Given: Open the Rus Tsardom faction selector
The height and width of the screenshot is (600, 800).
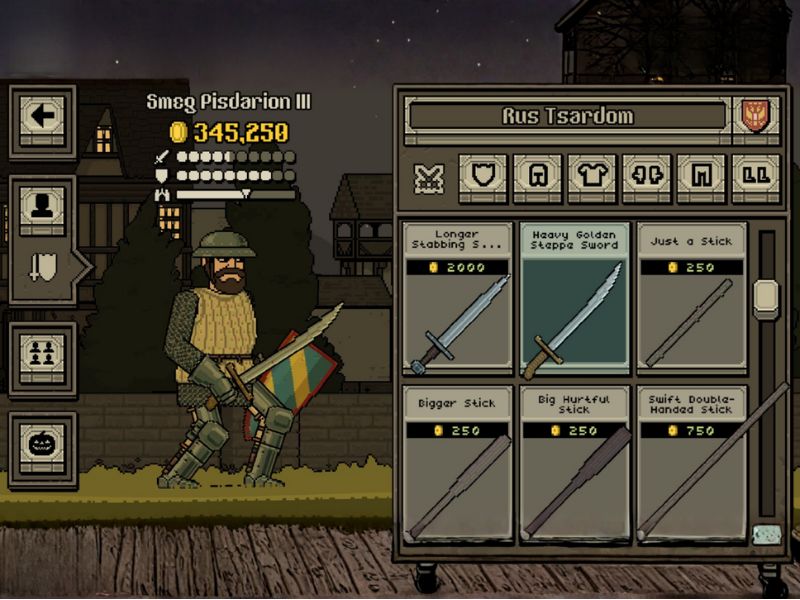Looking at the screenshot, I should click(x=567, y=116).
